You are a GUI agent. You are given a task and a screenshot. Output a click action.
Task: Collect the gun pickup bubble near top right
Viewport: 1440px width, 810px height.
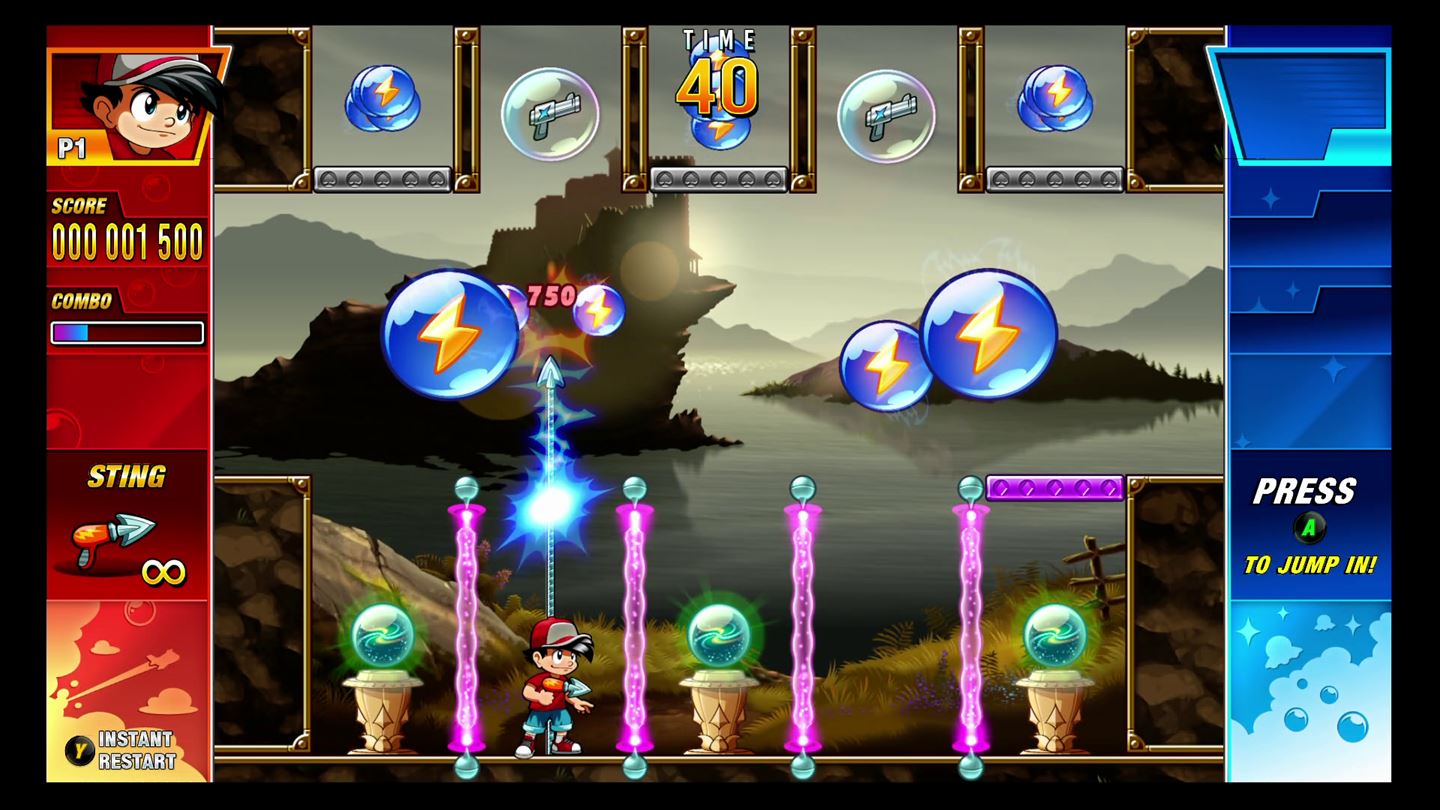click(x=884, y=115)
